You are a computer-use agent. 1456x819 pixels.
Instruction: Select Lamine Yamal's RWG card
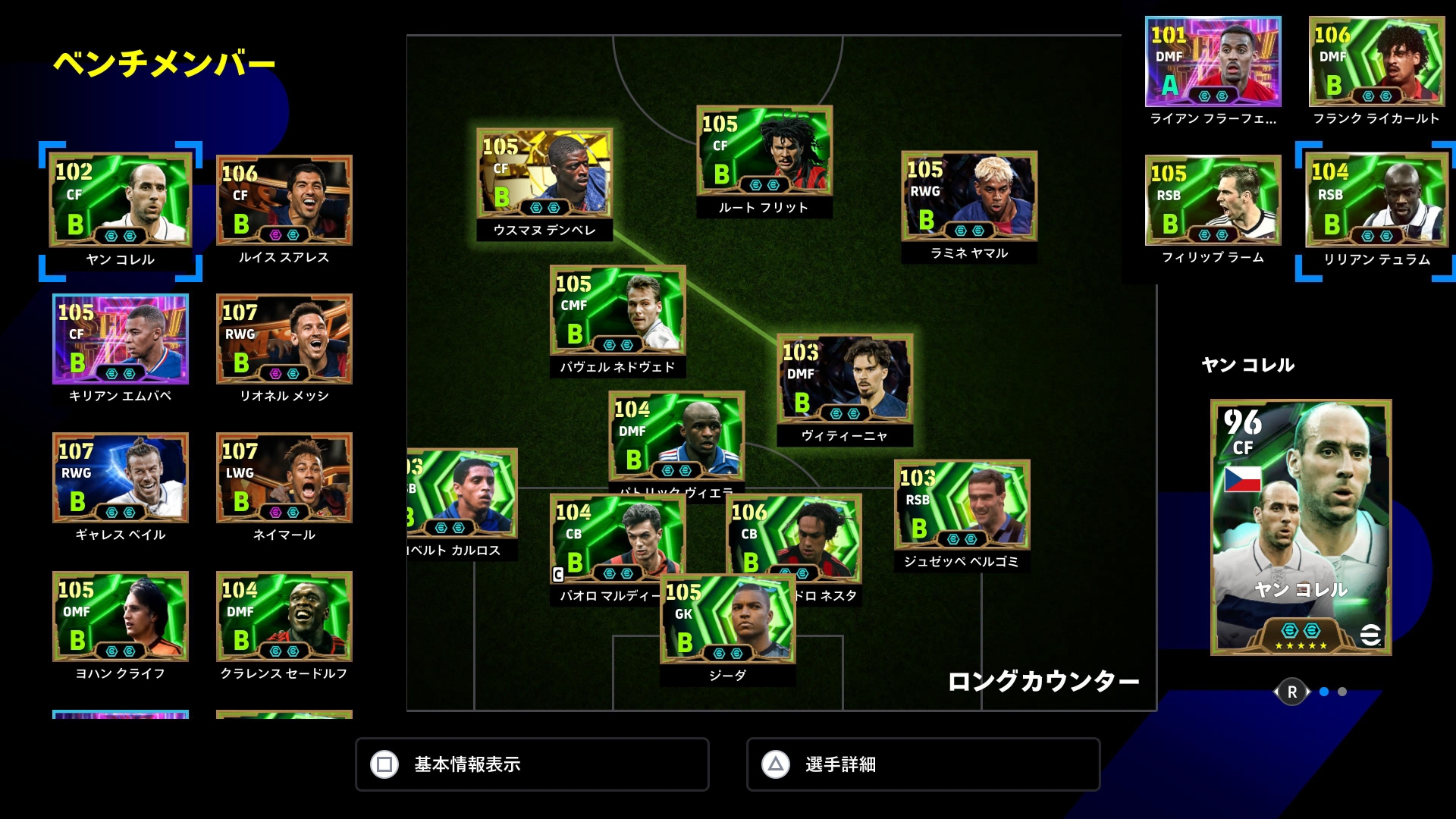pos(969,196)
